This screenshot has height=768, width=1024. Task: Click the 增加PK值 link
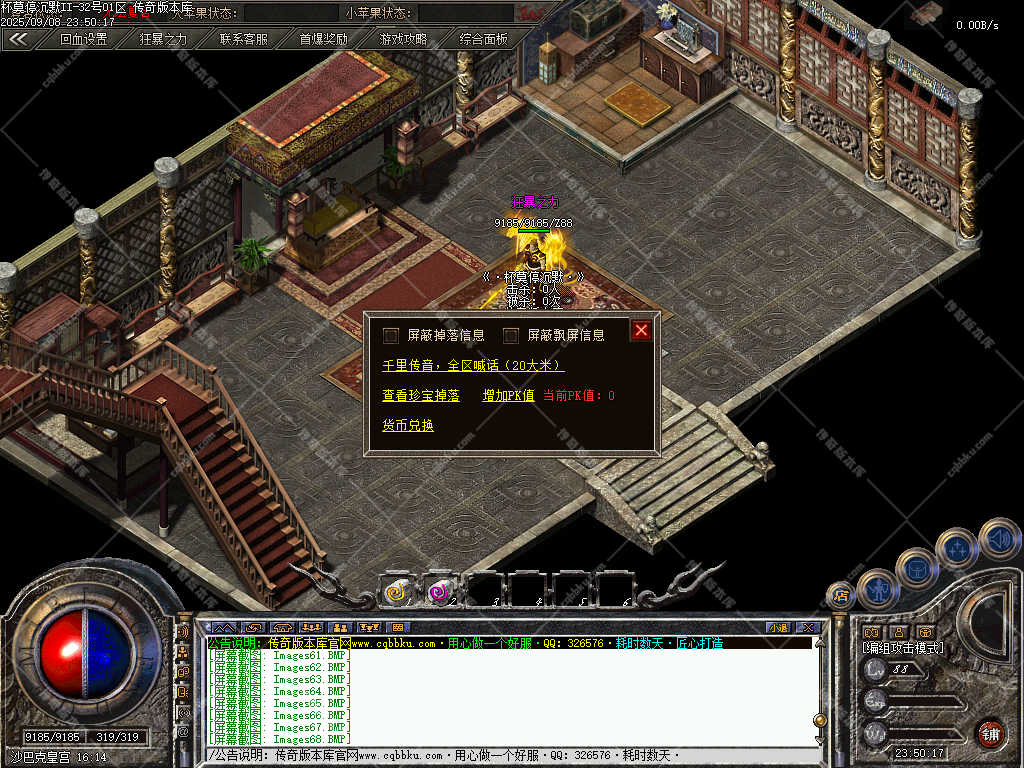tap(508, 396)
